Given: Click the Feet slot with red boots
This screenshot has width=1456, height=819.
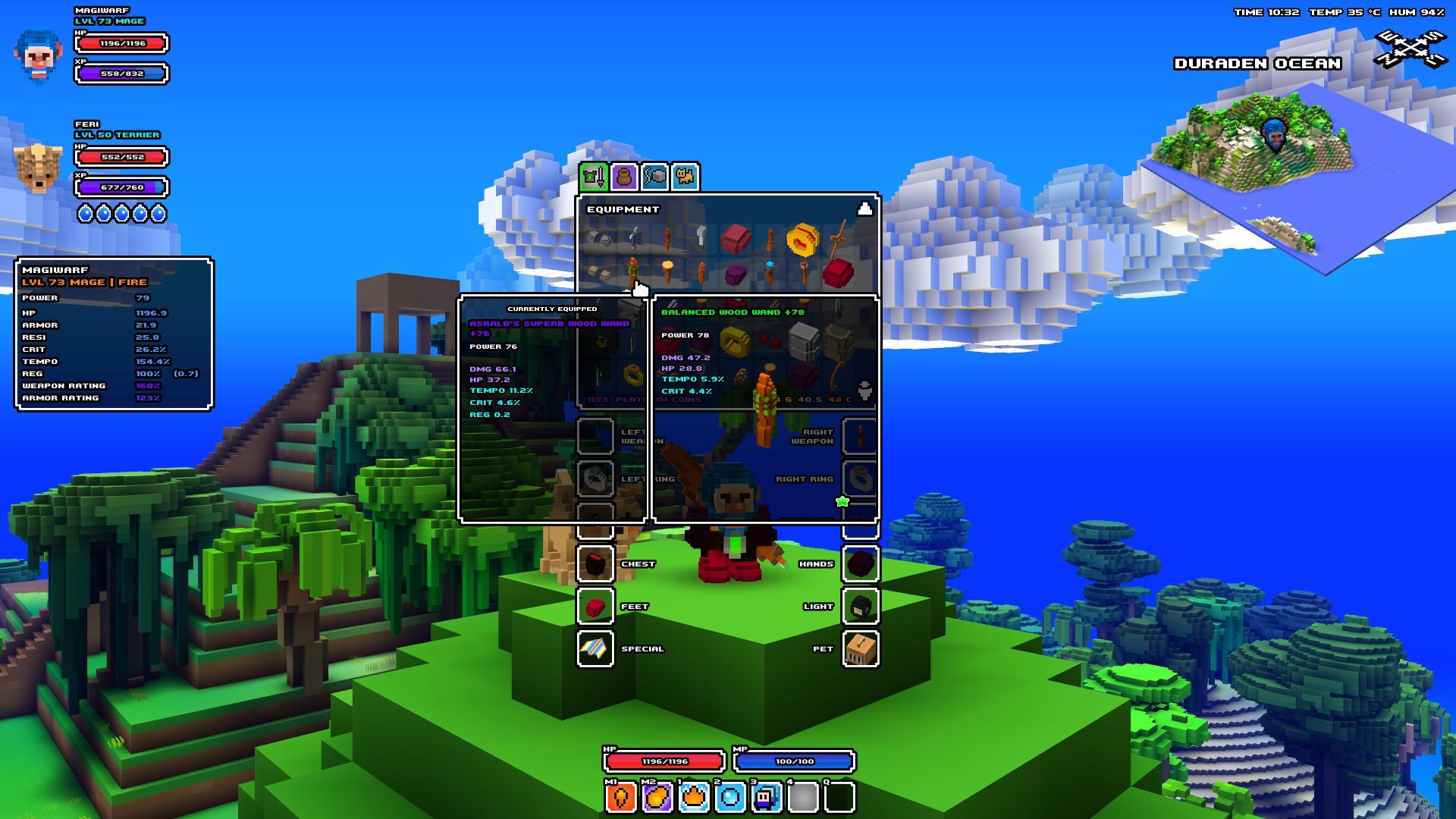Looking at the screenshot, I should [595, 606].
